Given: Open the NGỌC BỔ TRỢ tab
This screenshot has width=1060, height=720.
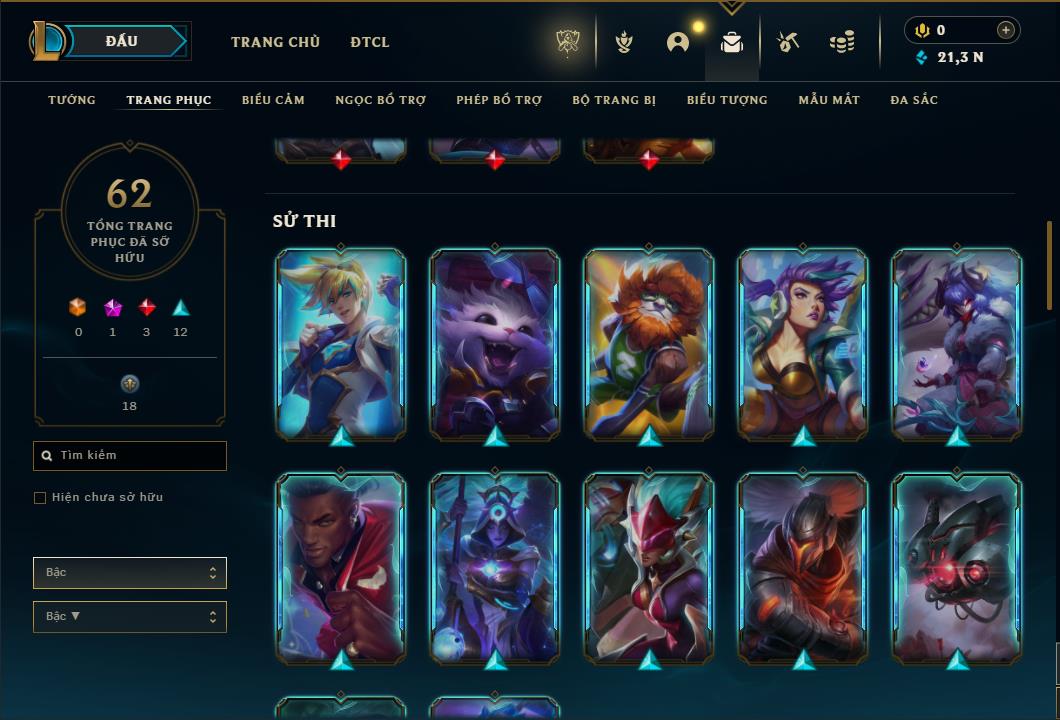Looking at the screenshot, I should (x=380, y=100).
